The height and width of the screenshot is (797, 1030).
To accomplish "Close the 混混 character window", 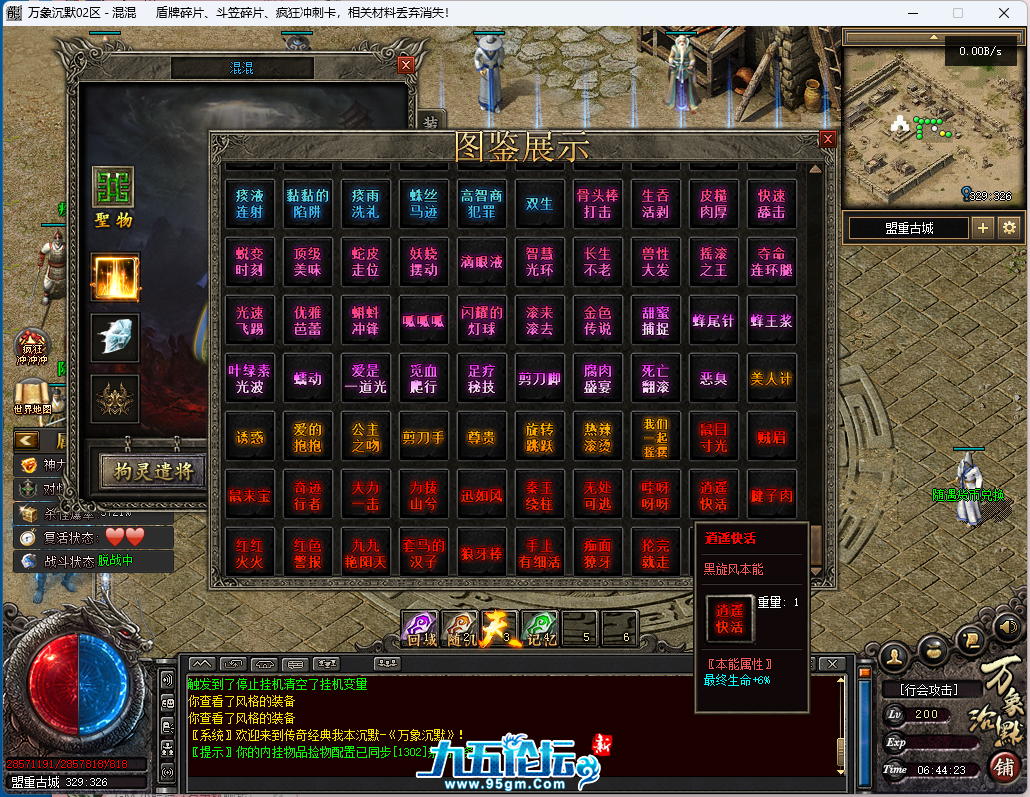I will 405,65.
